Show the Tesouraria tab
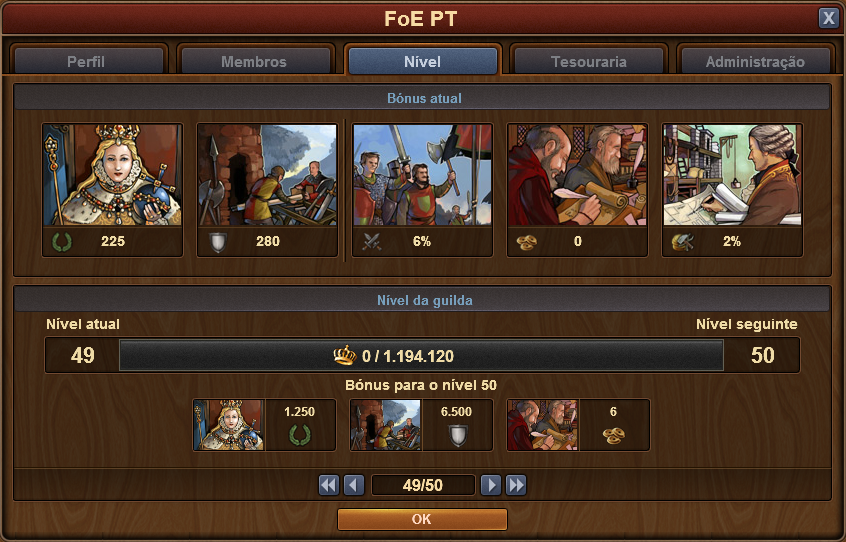 click(x=589, y=61)
